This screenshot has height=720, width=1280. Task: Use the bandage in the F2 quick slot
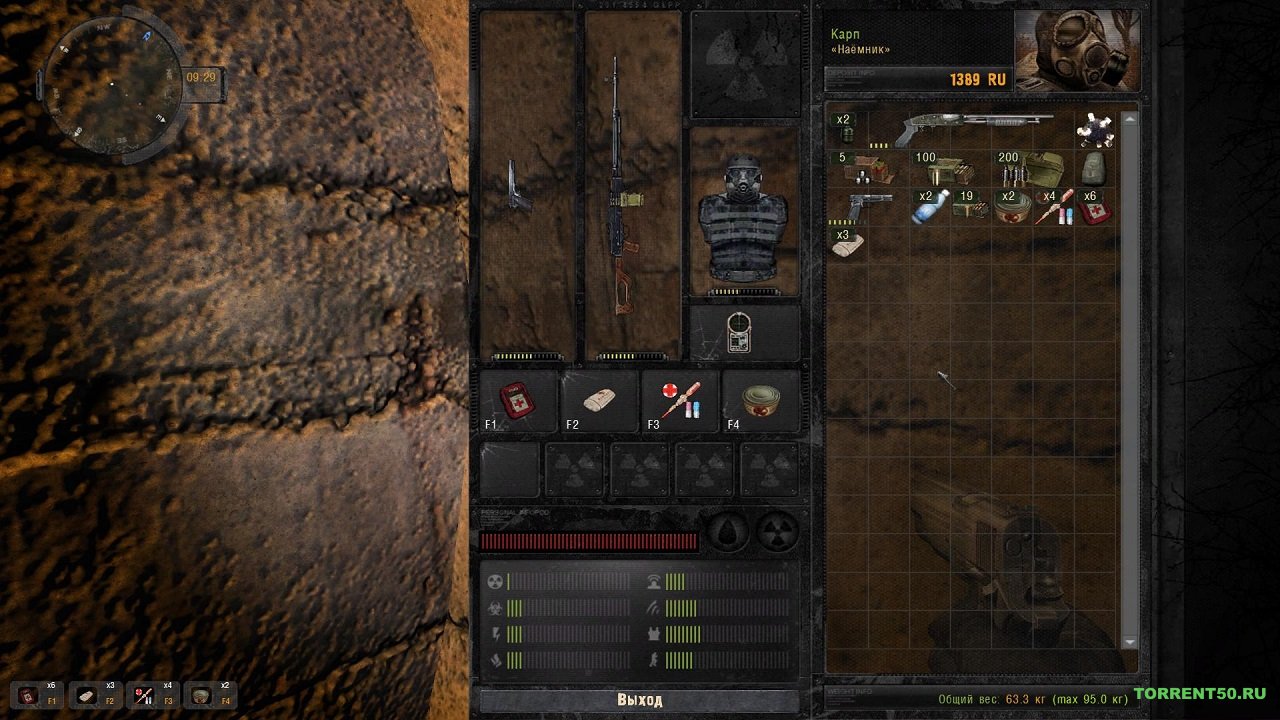tap(600, 400)
